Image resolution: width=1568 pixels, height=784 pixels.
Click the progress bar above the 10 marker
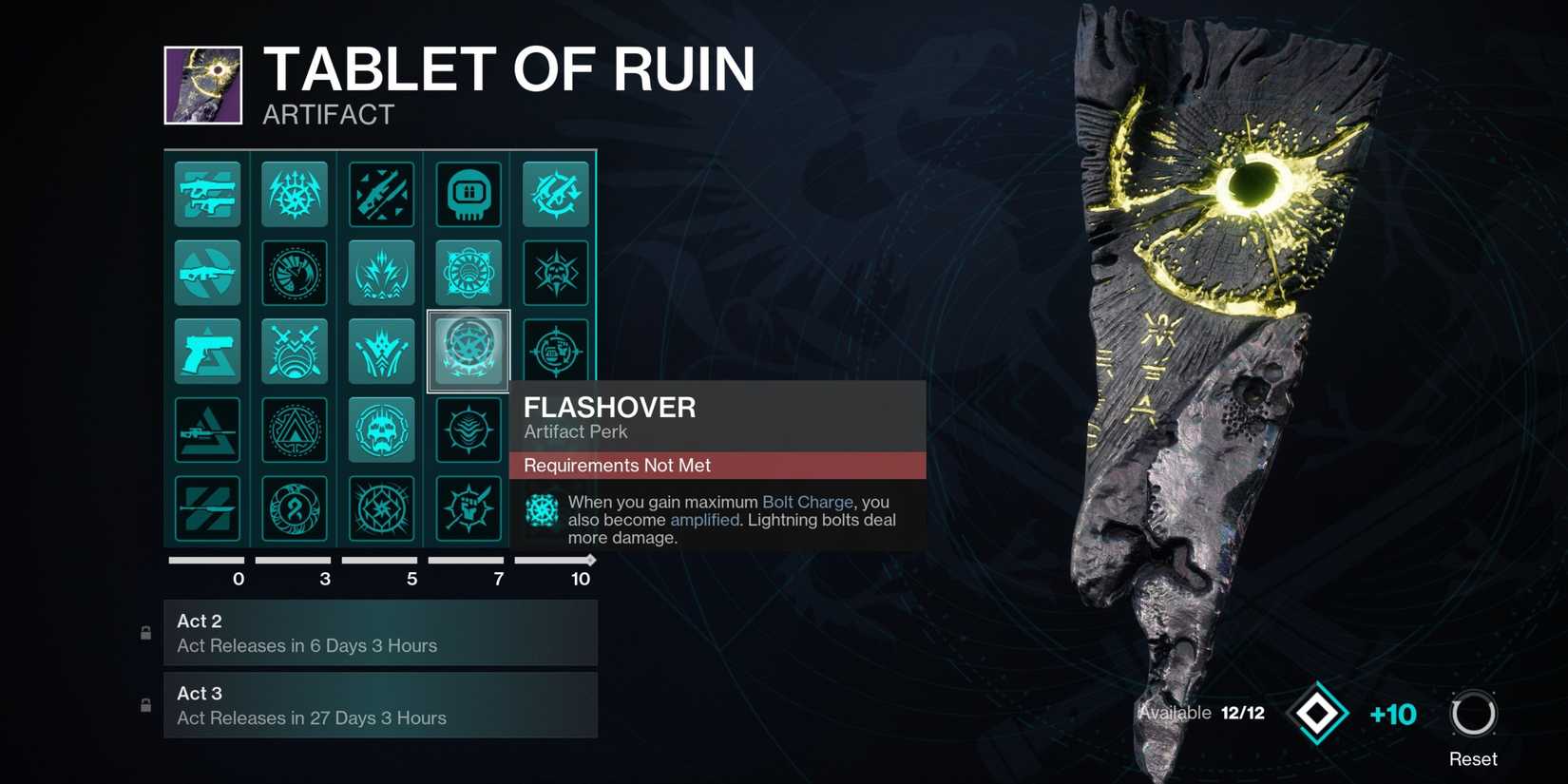553,561
